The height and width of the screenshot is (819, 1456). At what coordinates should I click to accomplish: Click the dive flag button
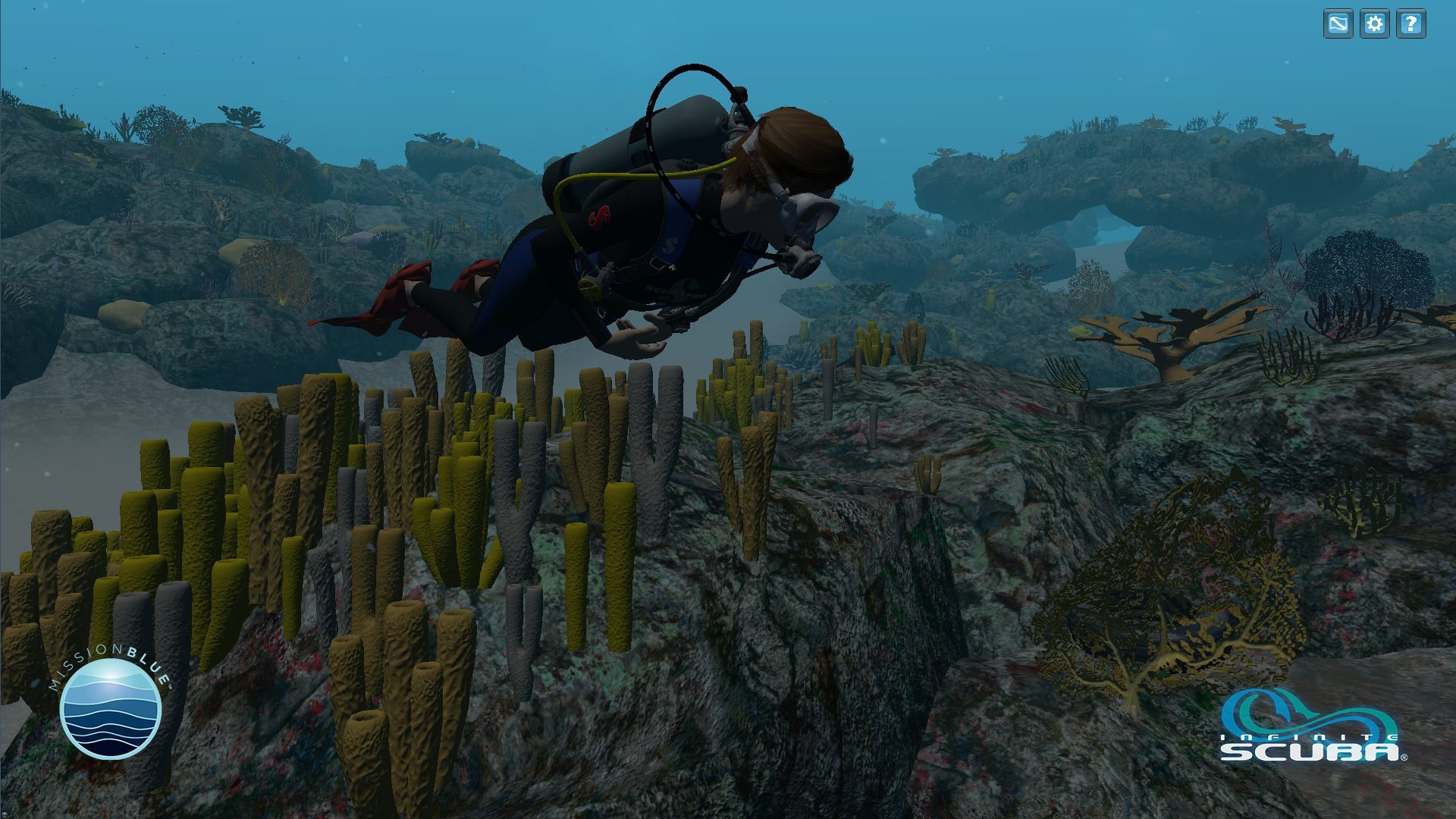point(1338,24)
